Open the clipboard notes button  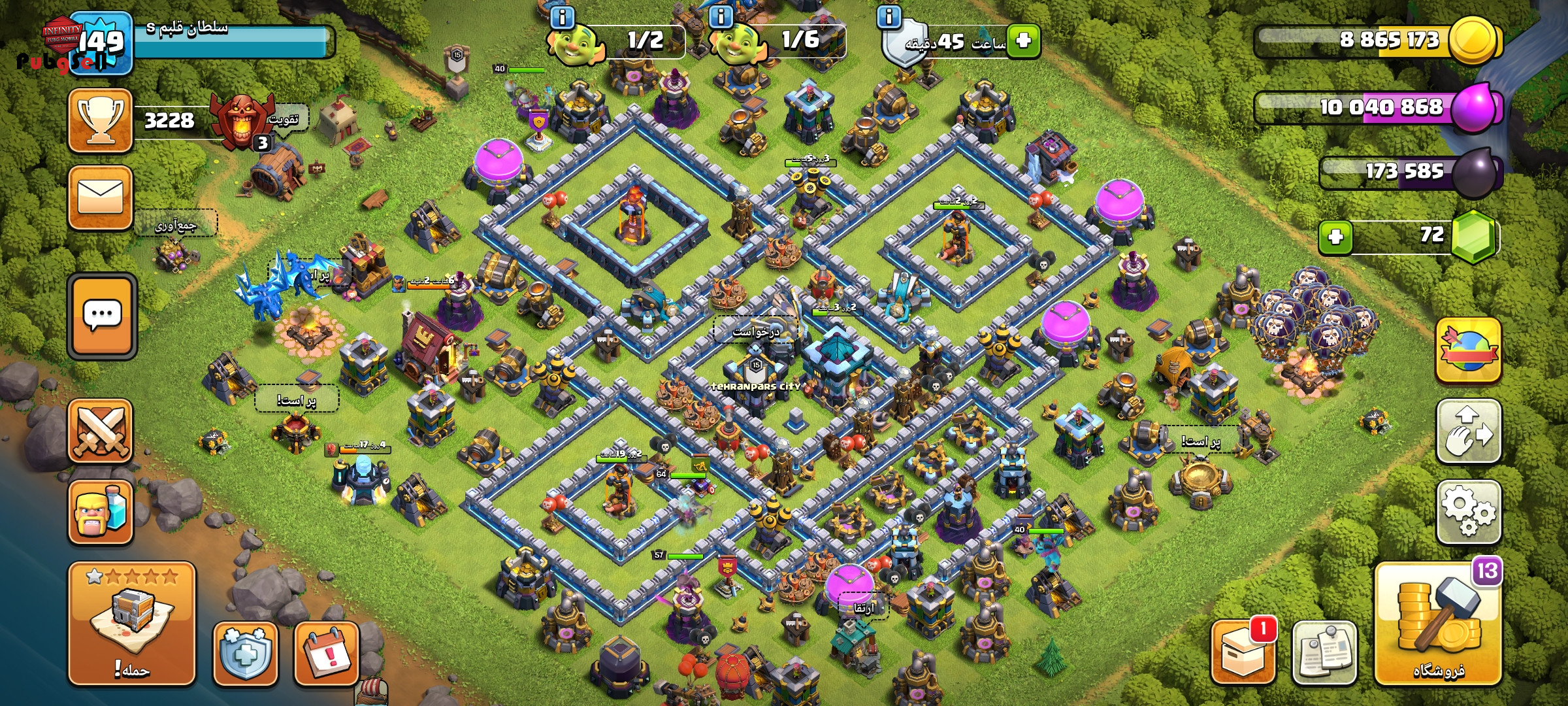(1324, 653)
